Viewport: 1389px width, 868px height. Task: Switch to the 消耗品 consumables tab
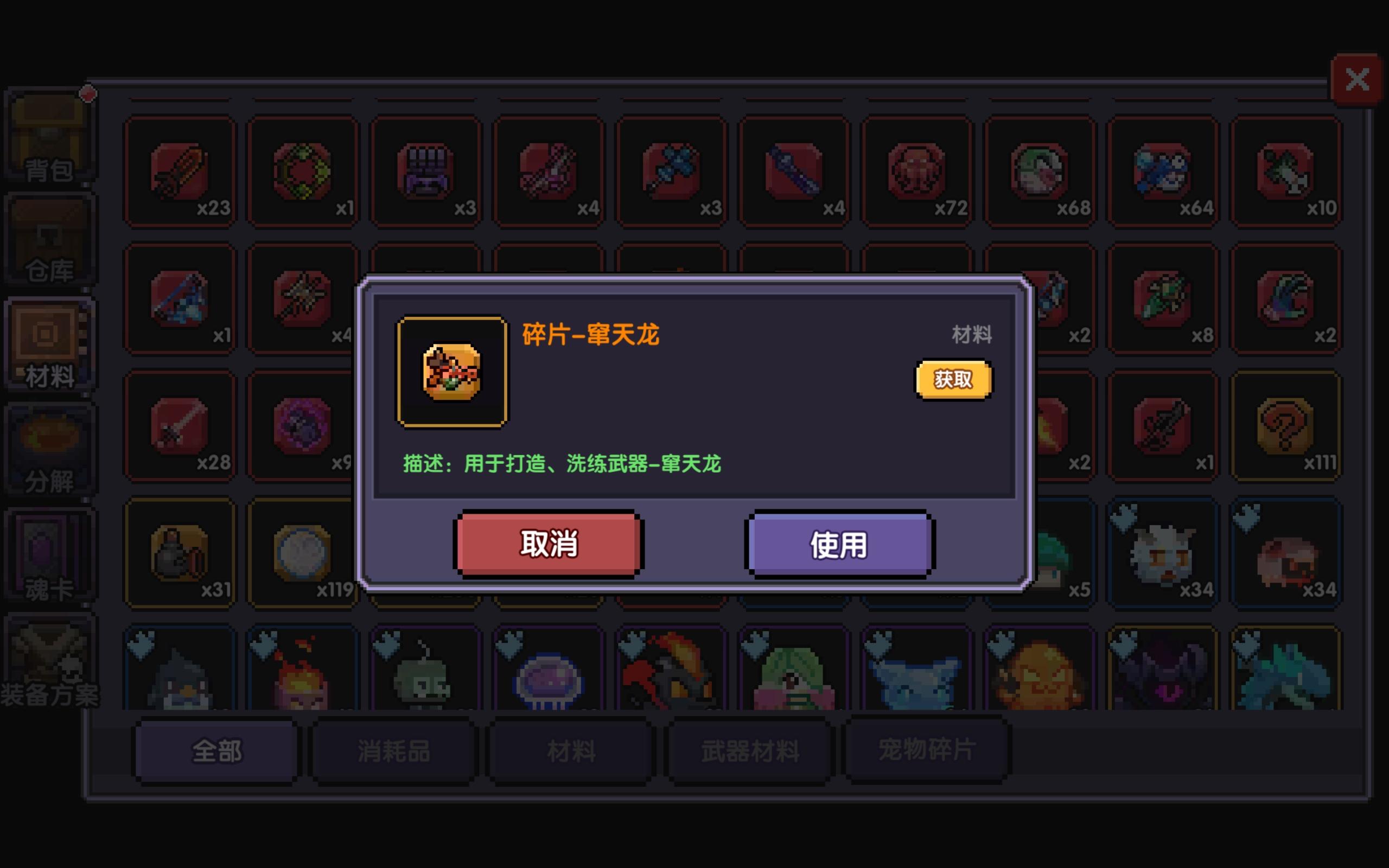click(394, 750)
